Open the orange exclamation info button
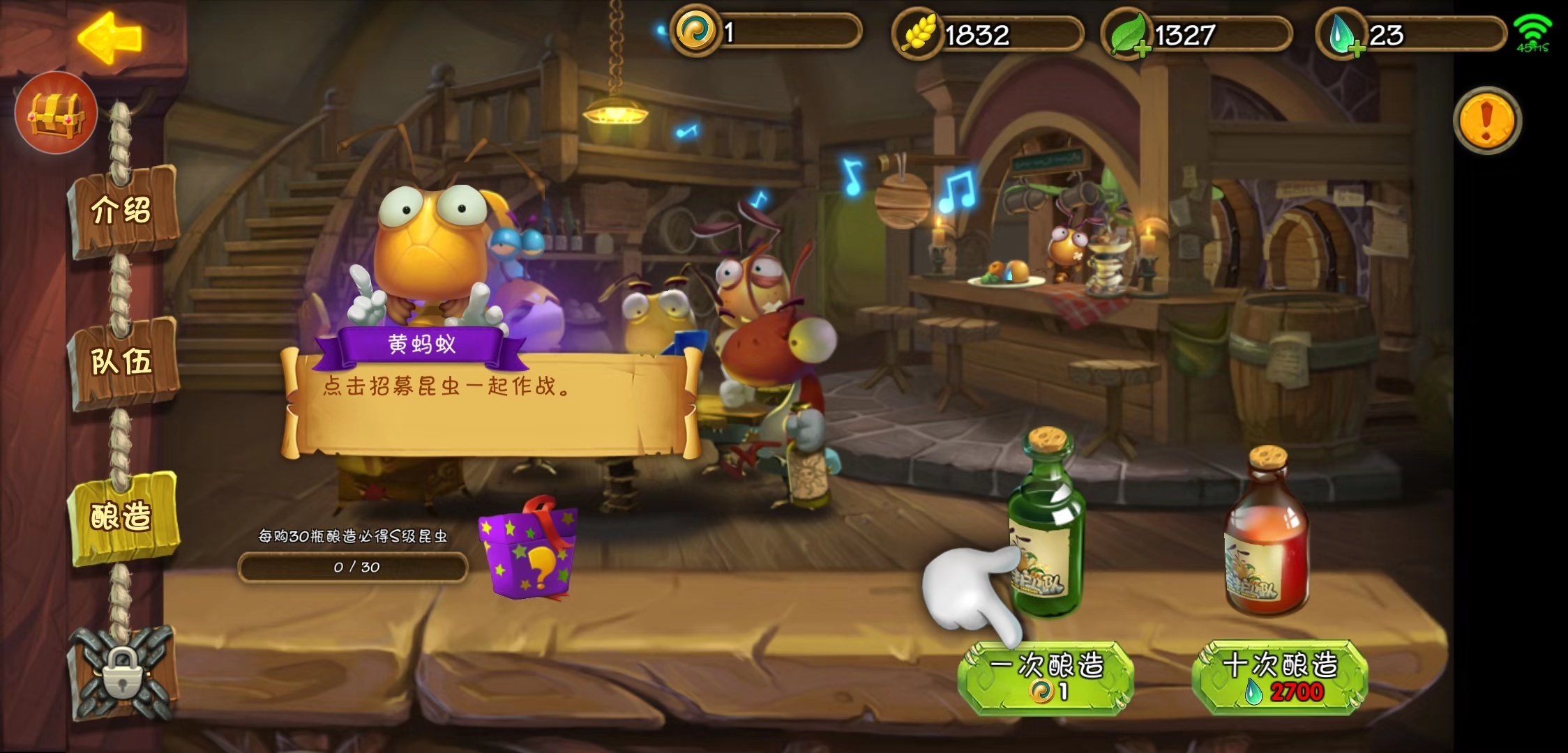 (1486, 120)
